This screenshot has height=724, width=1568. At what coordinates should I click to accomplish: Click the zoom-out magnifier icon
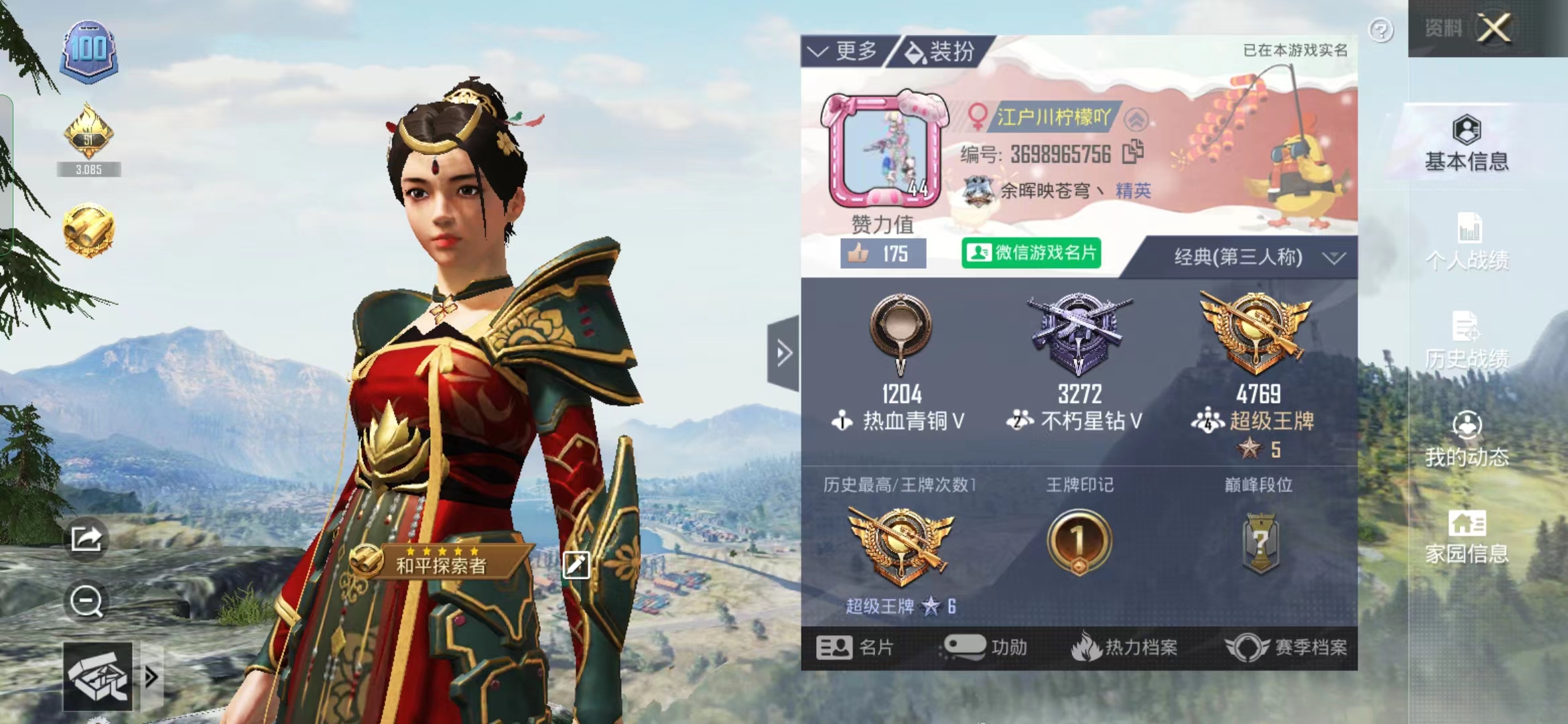tap(86, 601)
